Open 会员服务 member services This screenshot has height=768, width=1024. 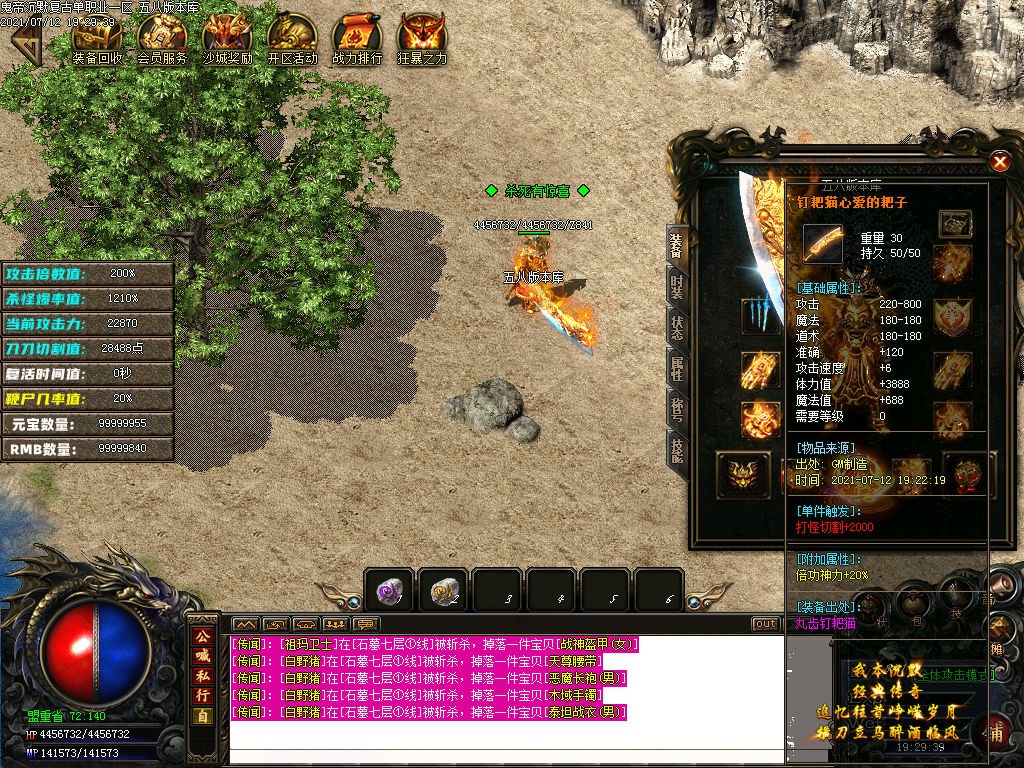(162, 37)
